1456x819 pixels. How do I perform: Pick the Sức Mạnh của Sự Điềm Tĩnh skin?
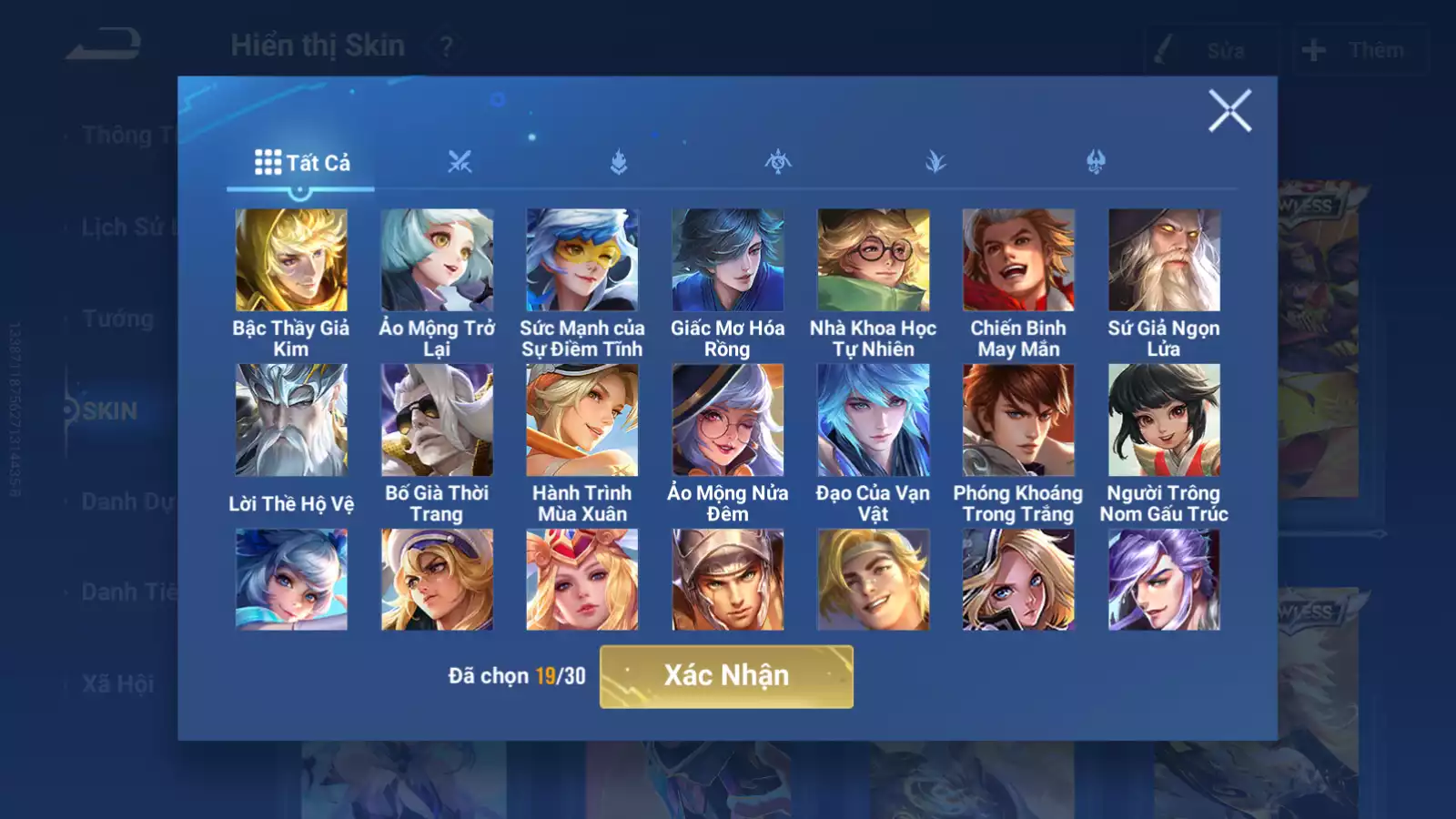[582, 260]
